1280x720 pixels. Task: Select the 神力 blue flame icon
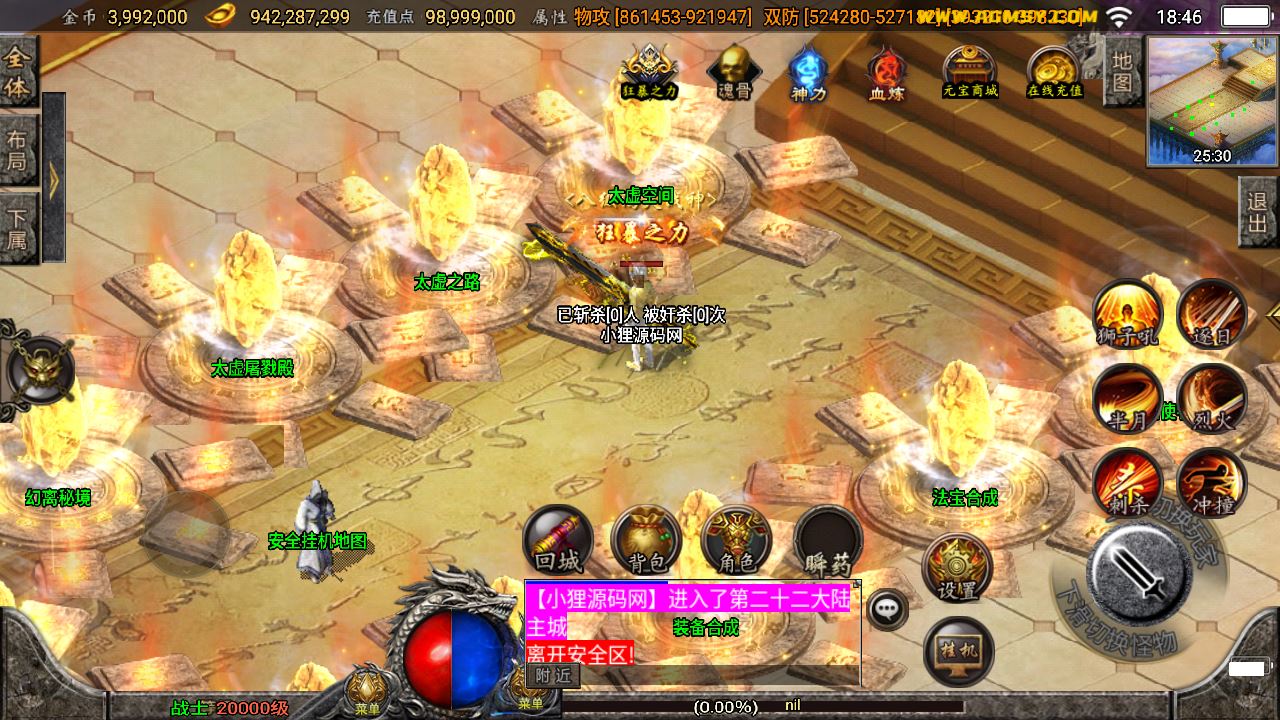[808, 72]
